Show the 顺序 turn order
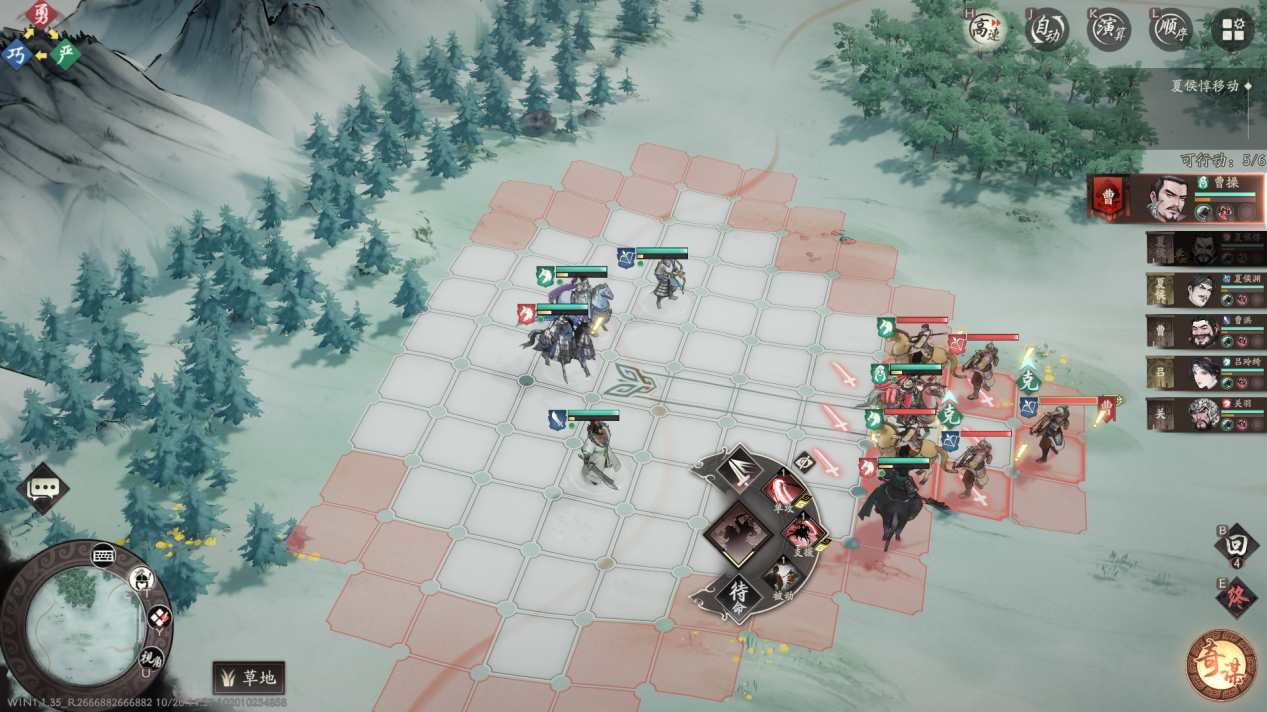Viewport: 1267px width, 712px height. click(x=1170, y=29)
